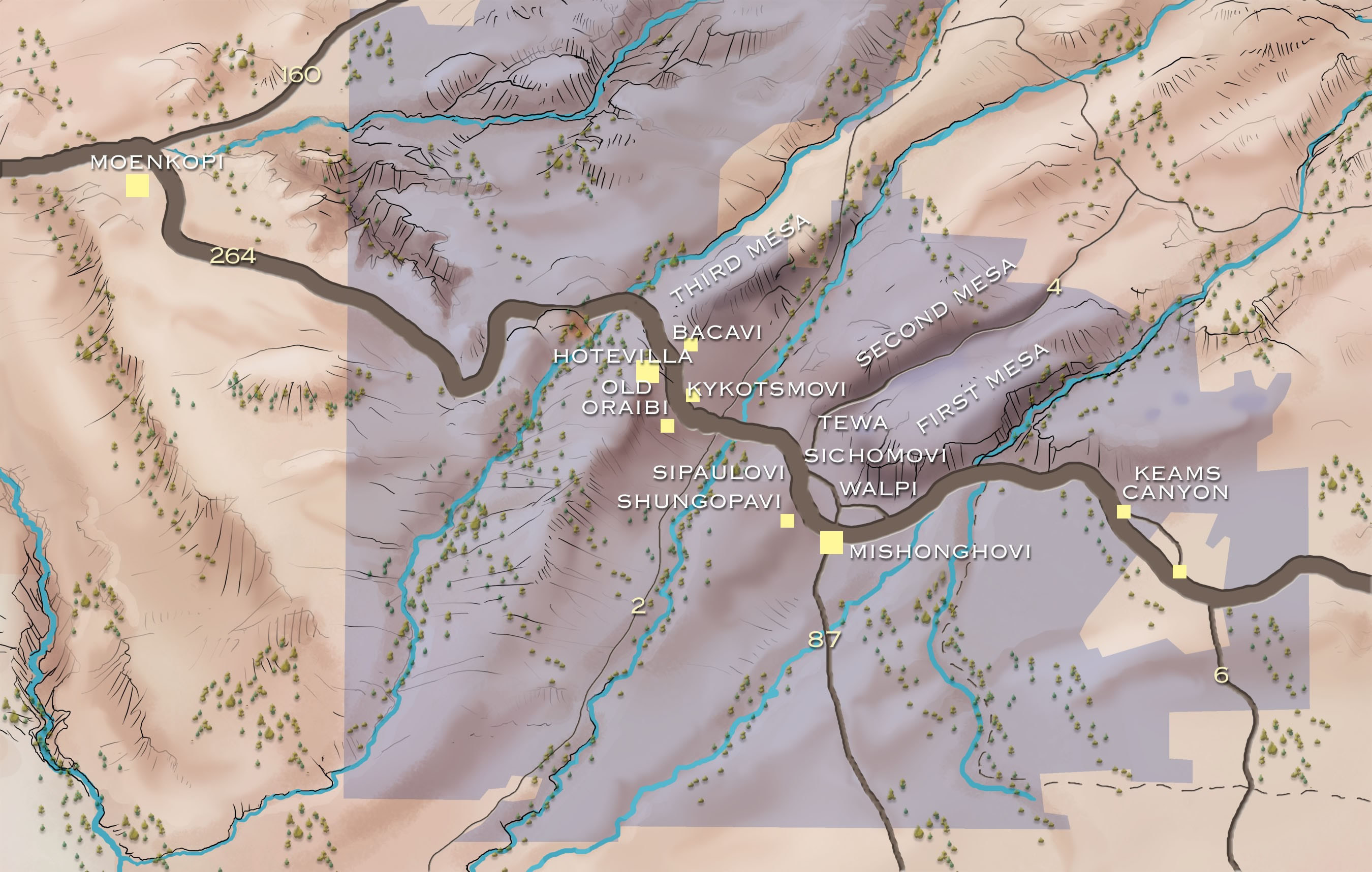Select the Moenkopi town marker
The width and height of the screenshot is (1372, 872).
point(137,186)
